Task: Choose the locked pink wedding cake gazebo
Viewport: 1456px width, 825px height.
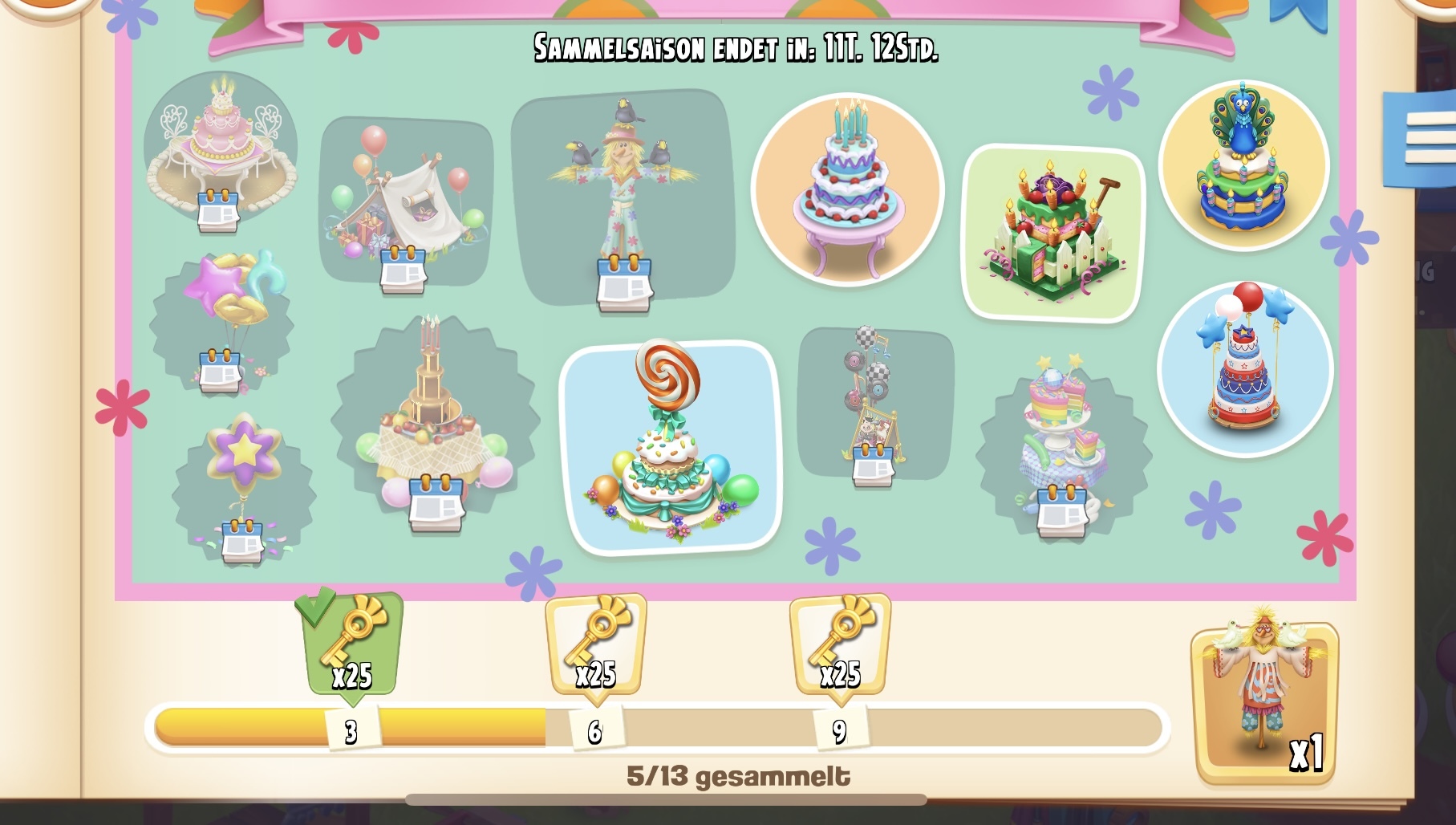Action: tap(220, 148)
